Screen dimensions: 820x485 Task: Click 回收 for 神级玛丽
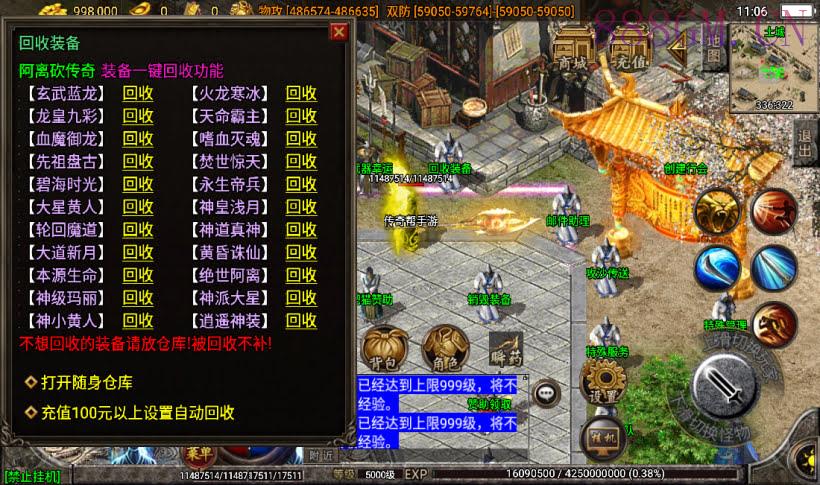138,298
